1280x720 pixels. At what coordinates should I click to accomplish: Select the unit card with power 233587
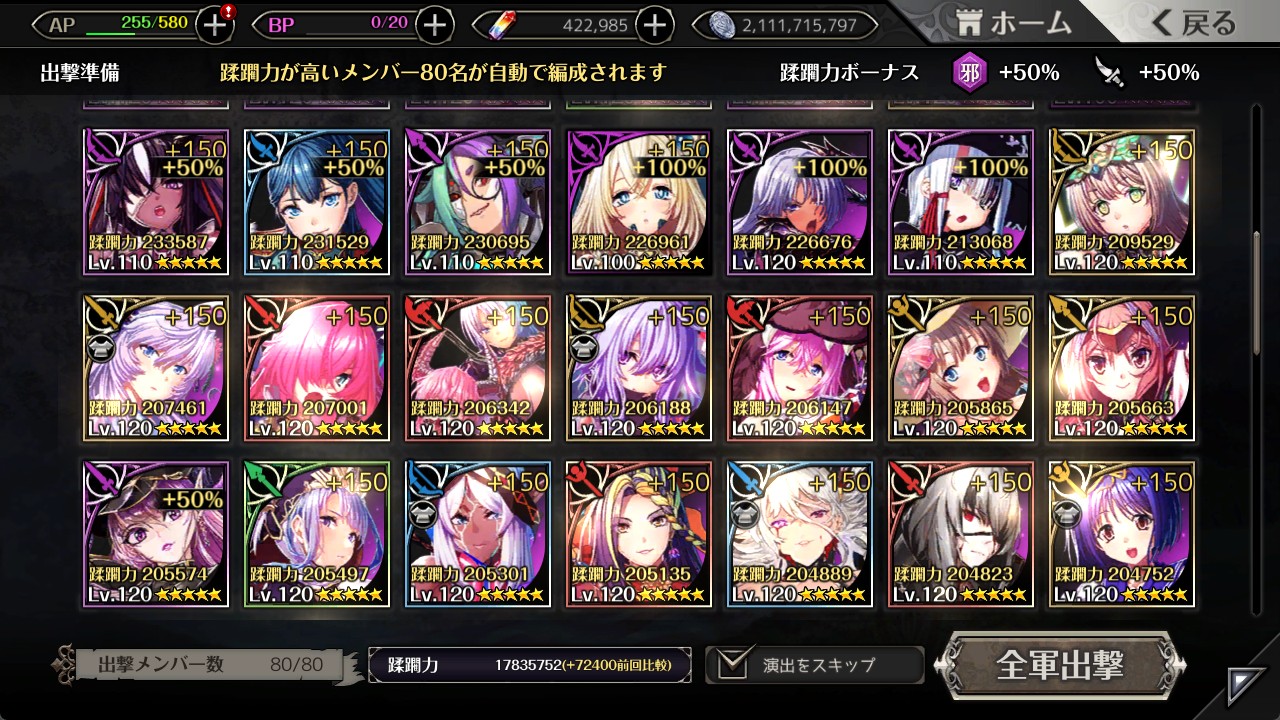[157, 202]
